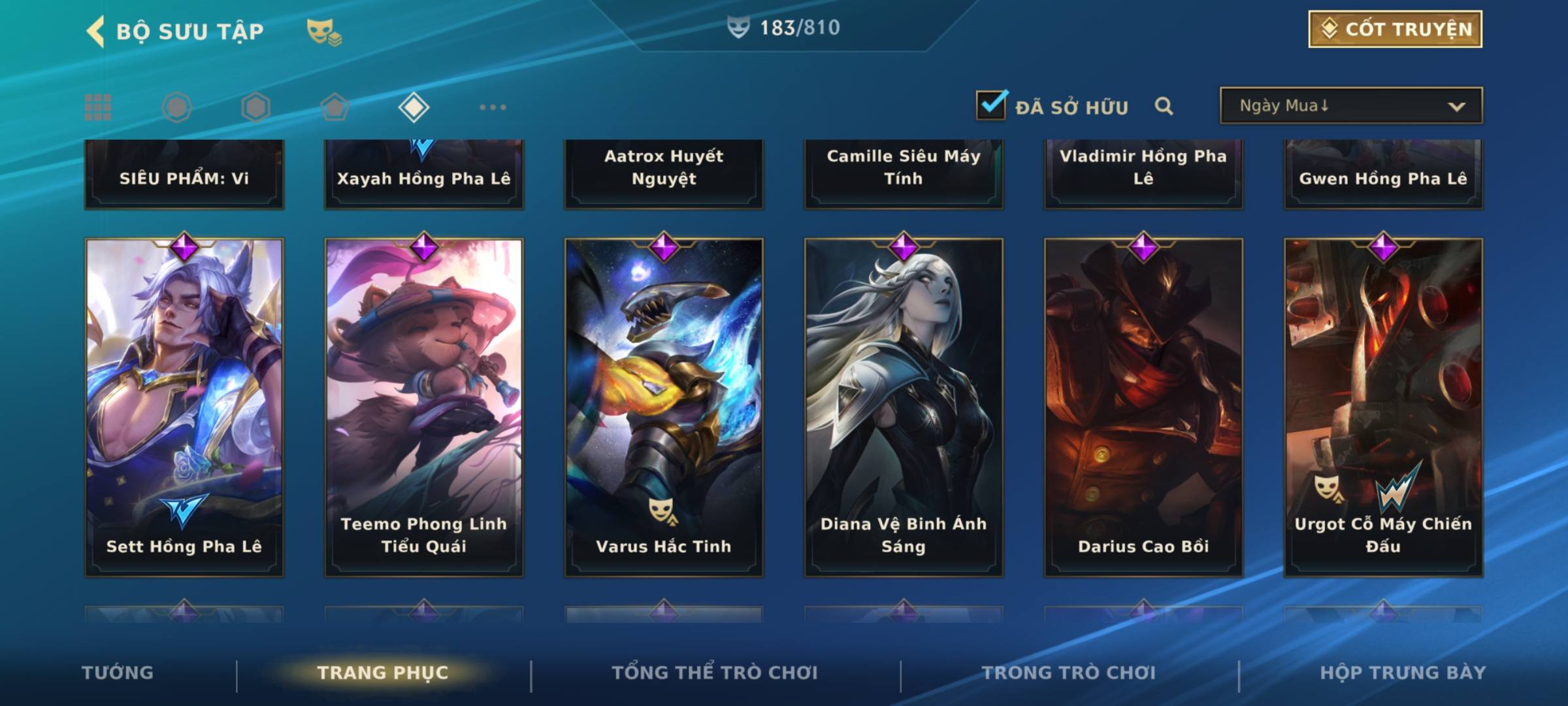Open Urgot Cỗ Máy Chiến Đấu skin
The width and height of the screenshot is (1568, 706).
pyautogui.click(x=1383, y=407)
